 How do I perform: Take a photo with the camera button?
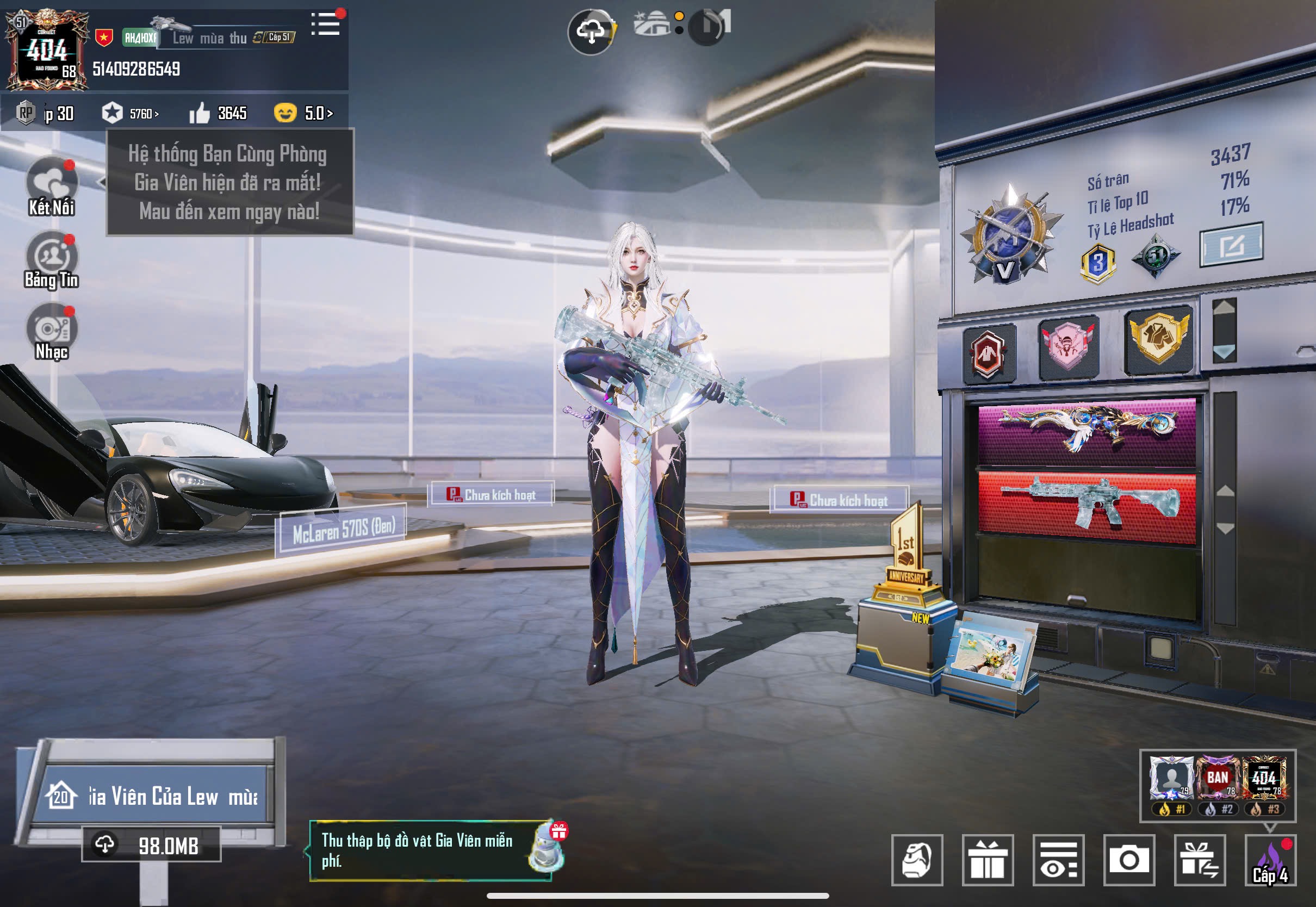click(x=1129, y=860)
